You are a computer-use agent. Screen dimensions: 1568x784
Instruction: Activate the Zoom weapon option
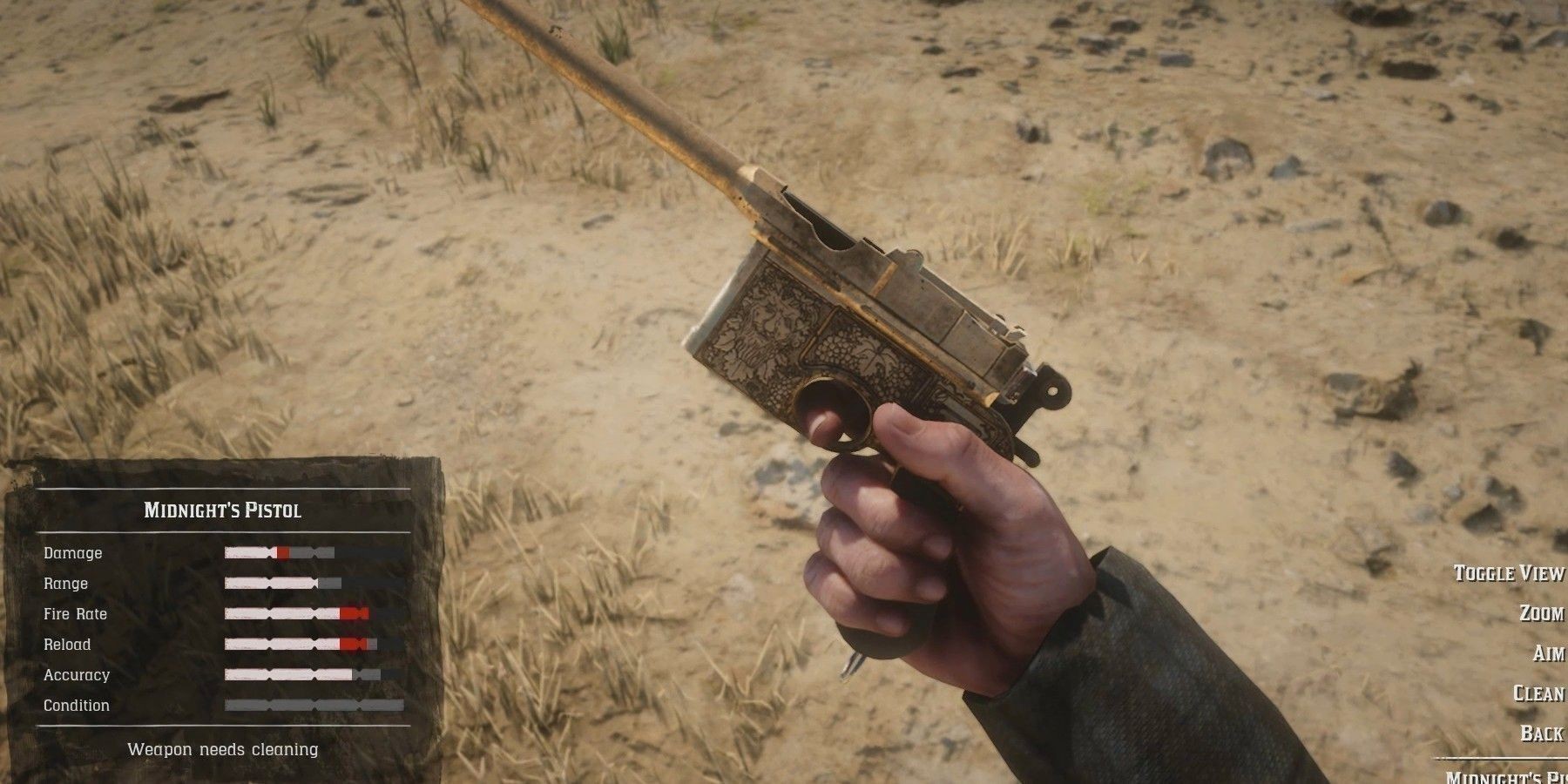(1542, 612)
